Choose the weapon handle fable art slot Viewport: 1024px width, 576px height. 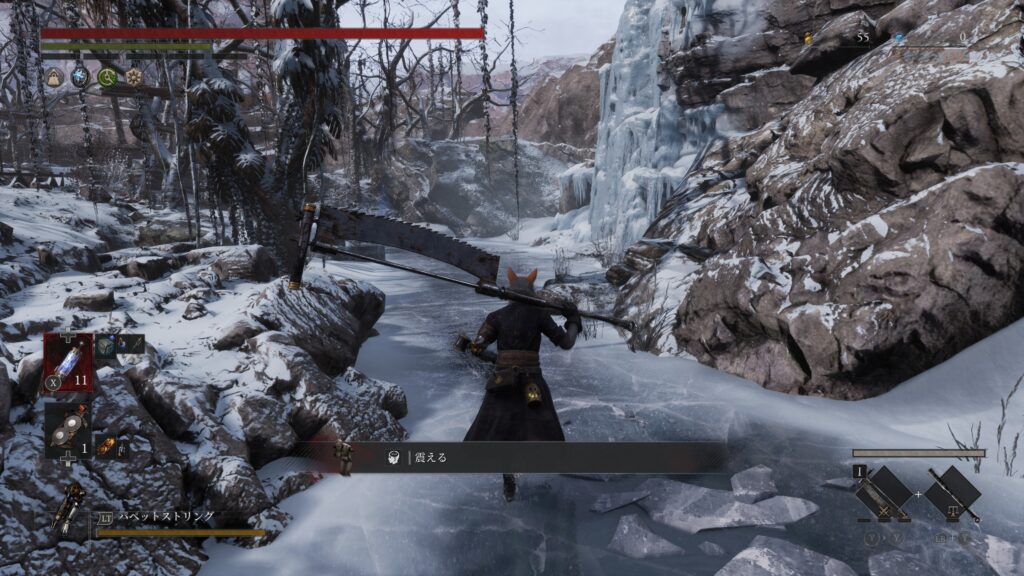[x=951, y=493]
